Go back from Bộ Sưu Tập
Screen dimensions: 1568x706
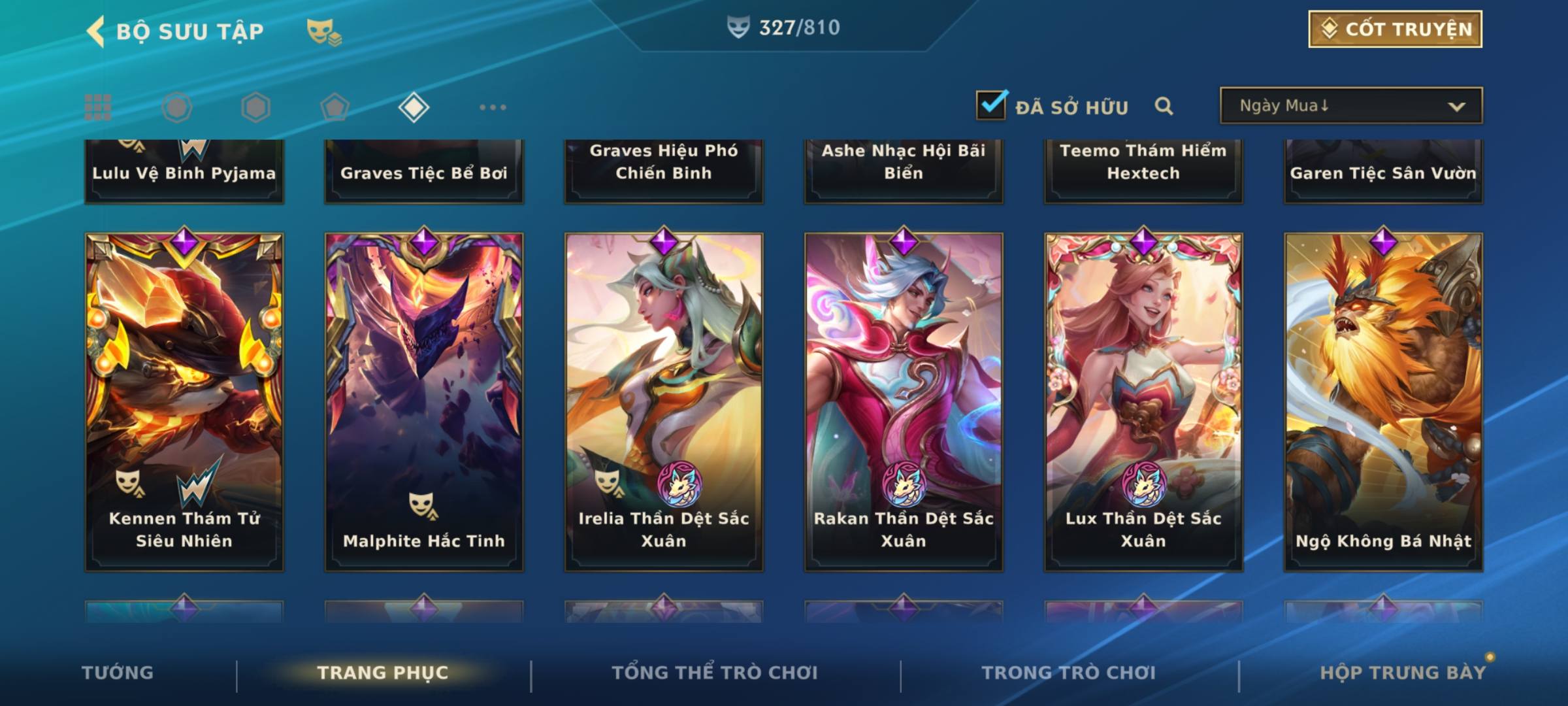point(97,31)
